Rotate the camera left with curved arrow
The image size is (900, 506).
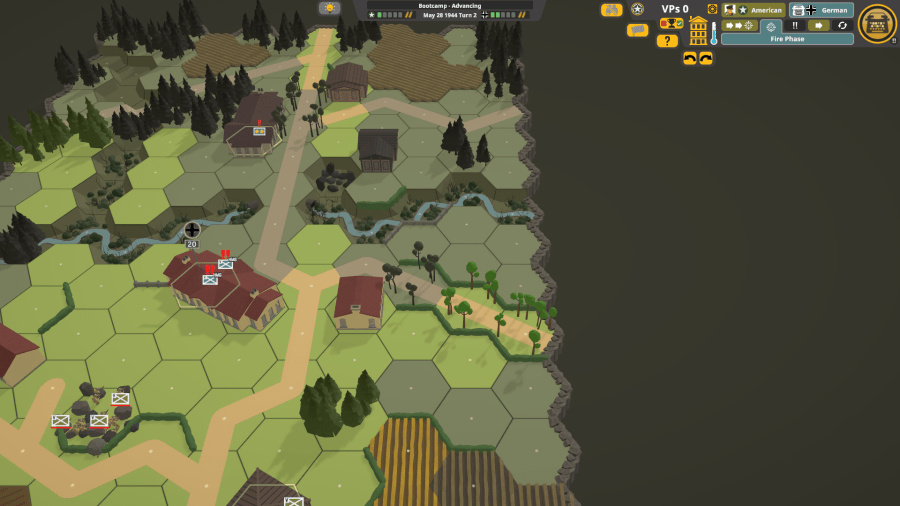(690, 59)
